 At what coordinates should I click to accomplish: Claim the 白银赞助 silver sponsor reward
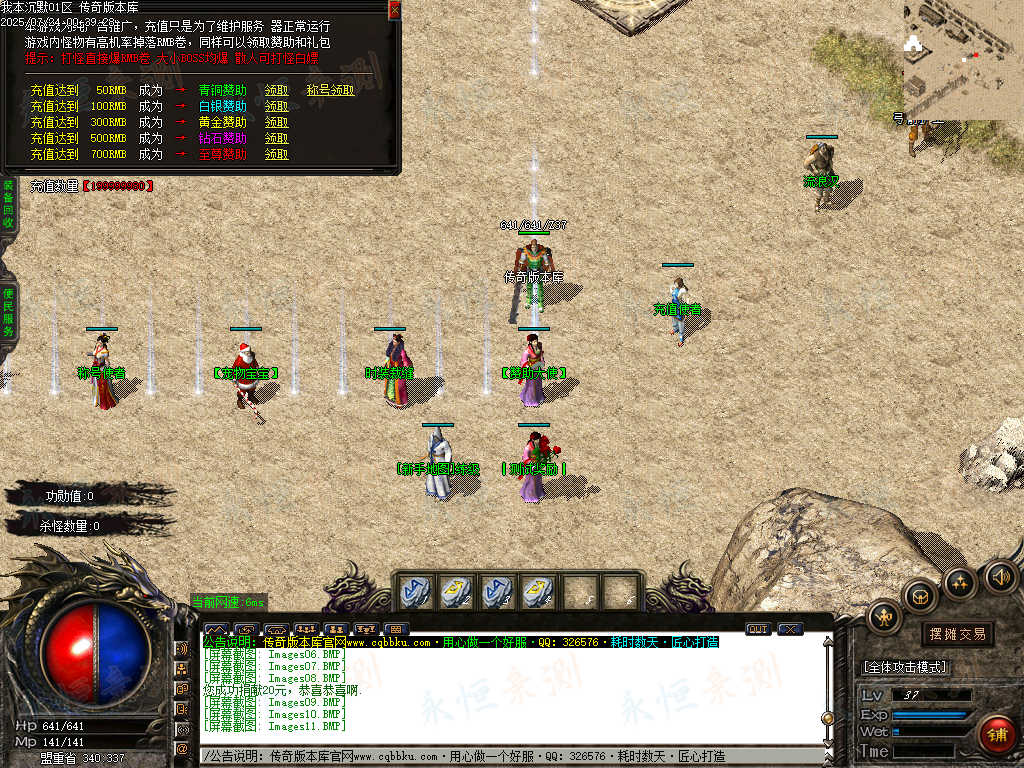[x=276, y=106]
